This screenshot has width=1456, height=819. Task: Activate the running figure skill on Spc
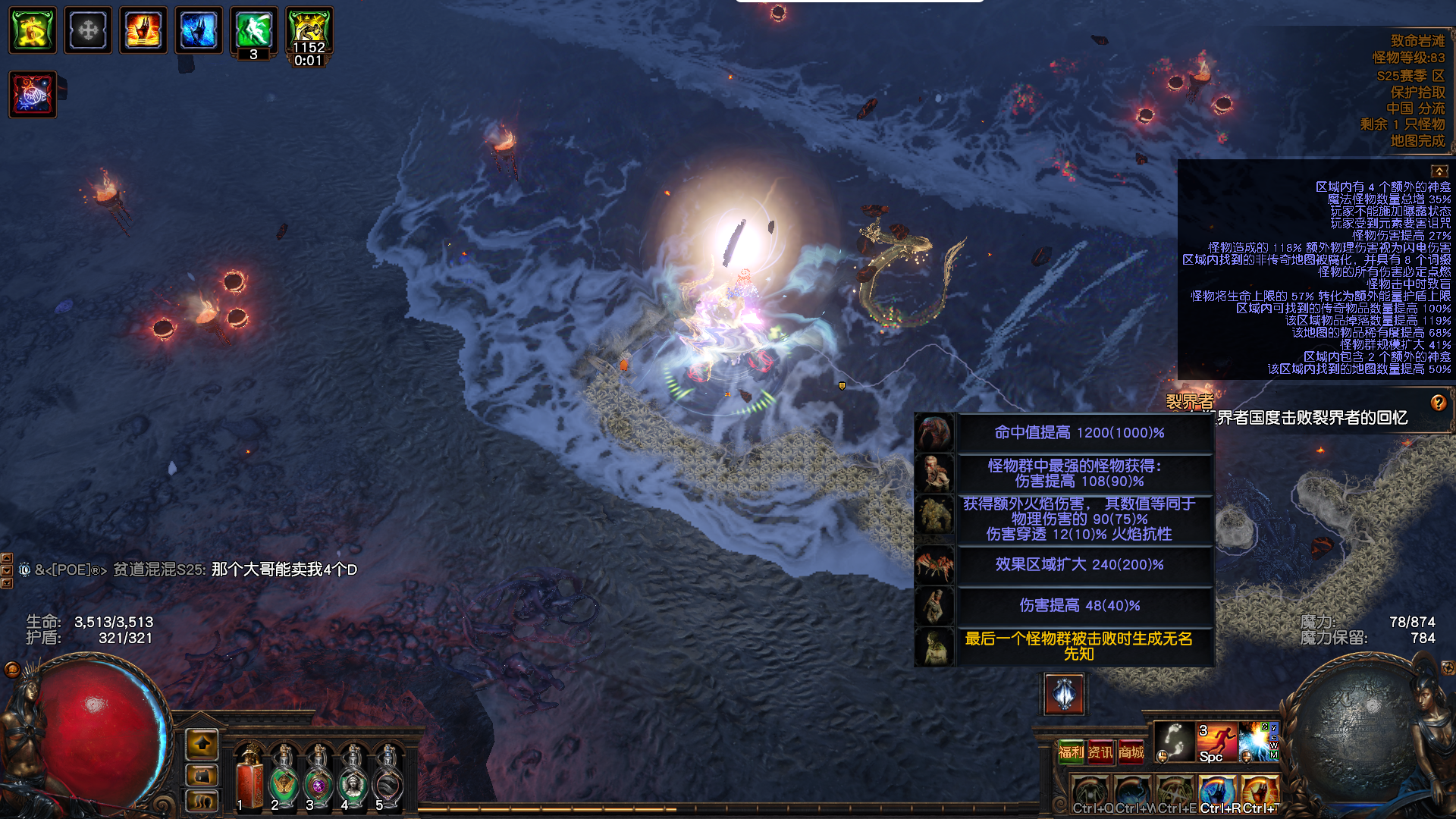pyautogui.click(x=1216, y=742)
